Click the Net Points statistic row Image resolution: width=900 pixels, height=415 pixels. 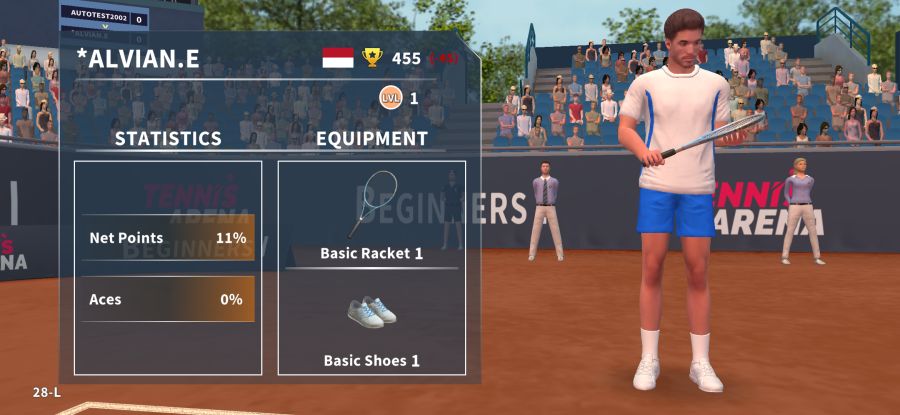point(168,238)
